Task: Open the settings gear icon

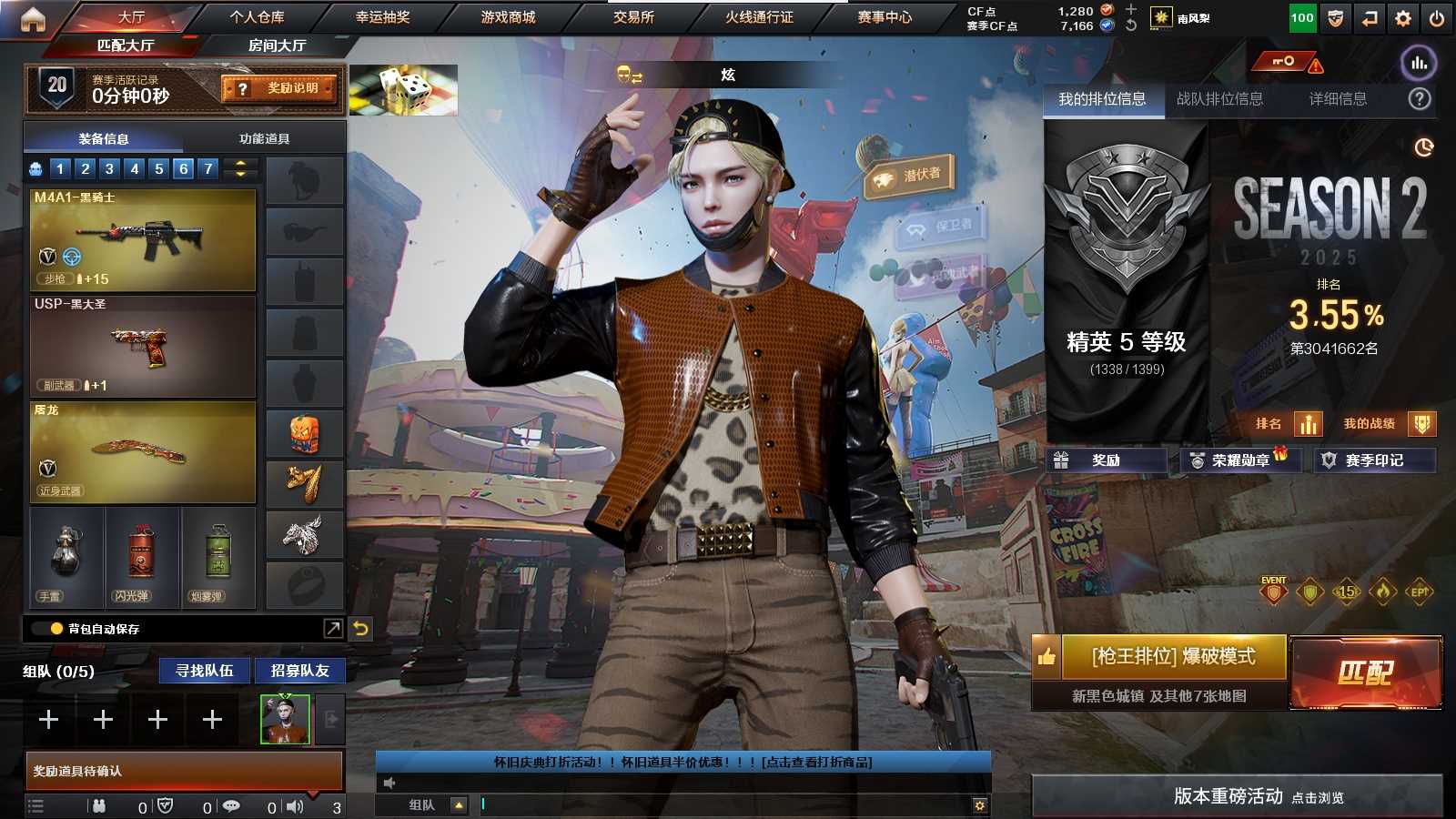Action: [x=1403, y=17]
